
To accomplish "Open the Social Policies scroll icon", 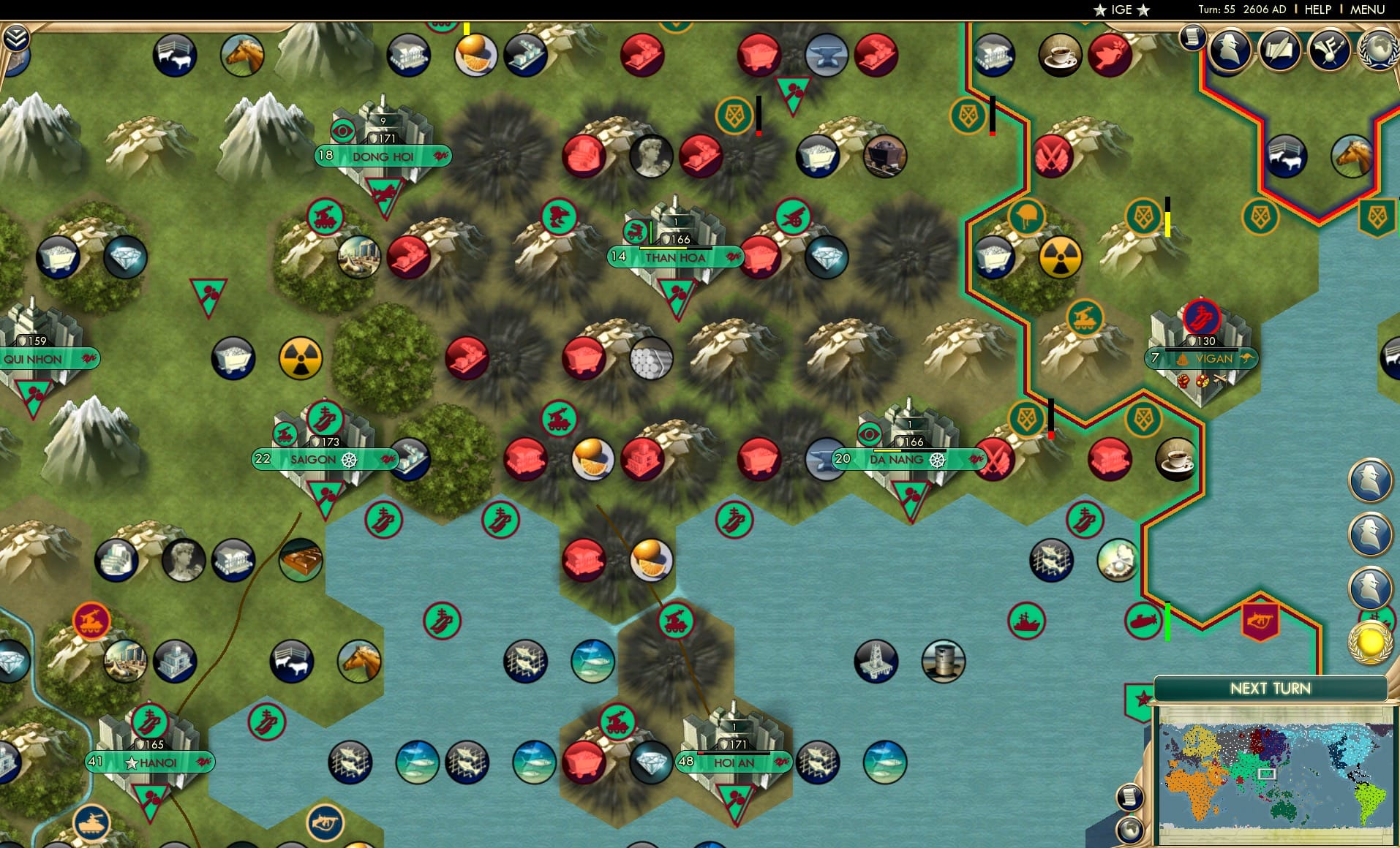I will (1280, 50).
